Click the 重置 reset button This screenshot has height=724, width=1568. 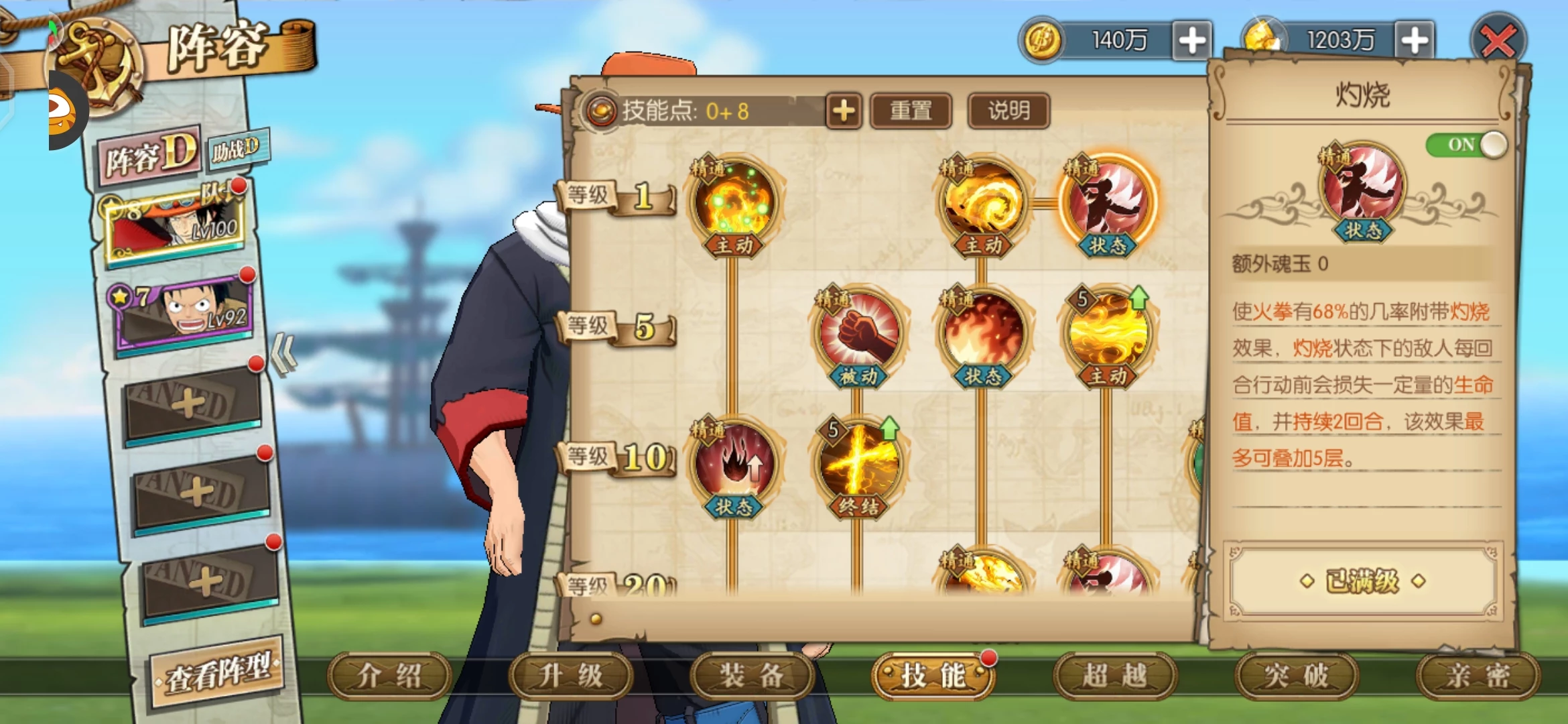pyautogui.click(x=911, y=111)
